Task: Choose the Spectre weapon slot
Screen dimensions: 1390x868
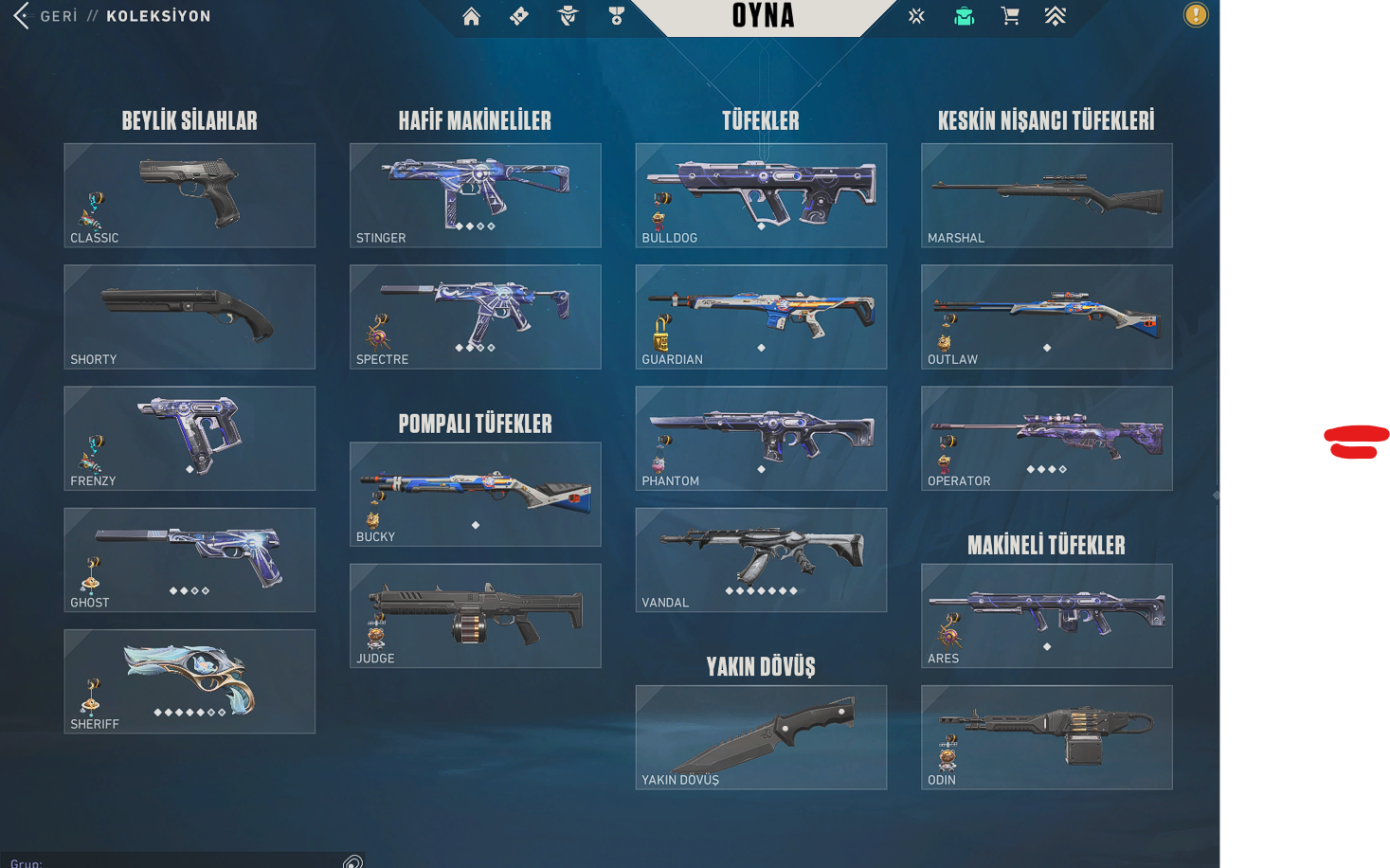Action: [475, 316]
